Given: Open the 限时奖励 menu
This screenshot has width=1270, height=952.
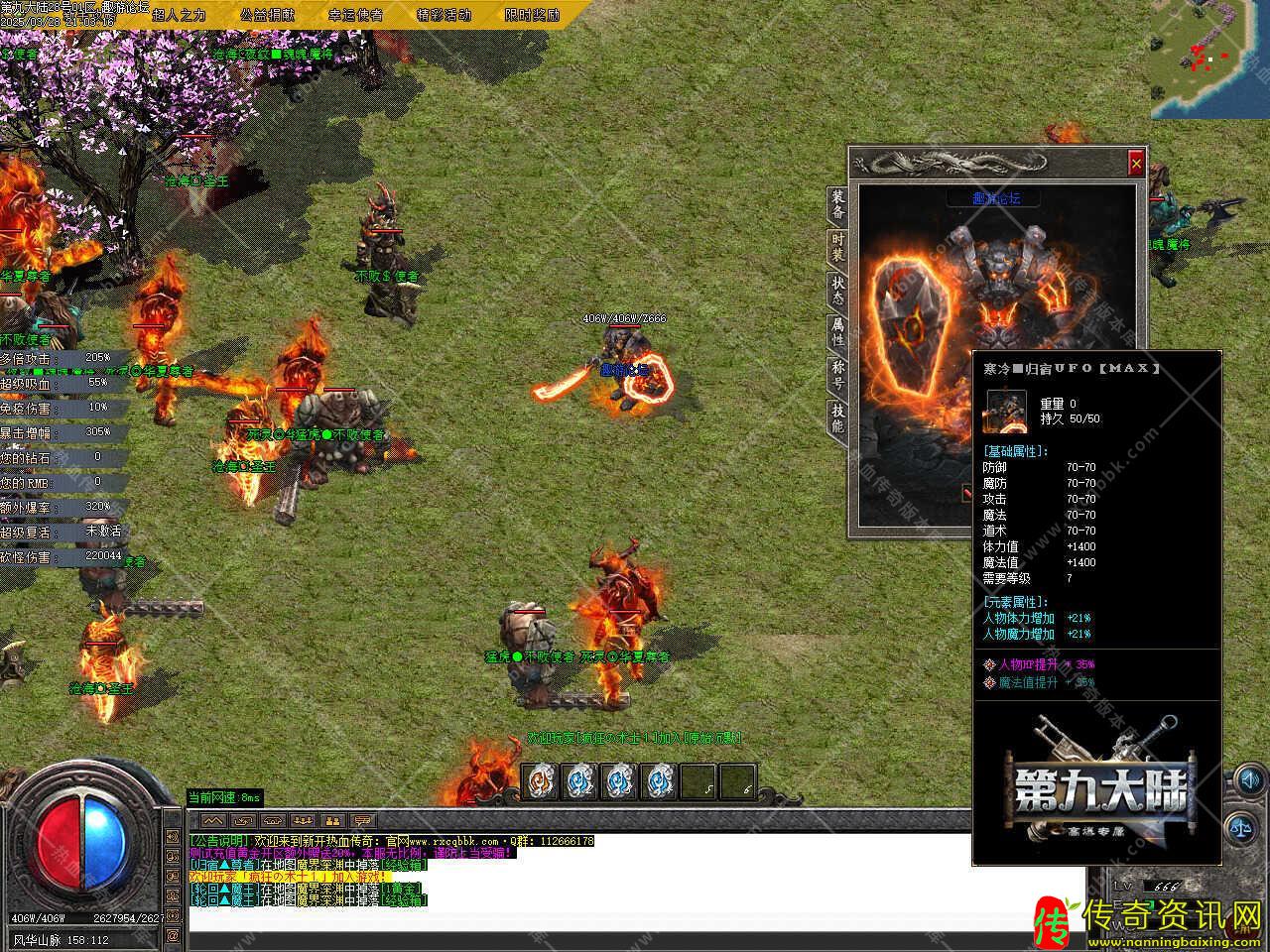Looking at the screenshot, I should pyautogui.click(x=532, y=15).
